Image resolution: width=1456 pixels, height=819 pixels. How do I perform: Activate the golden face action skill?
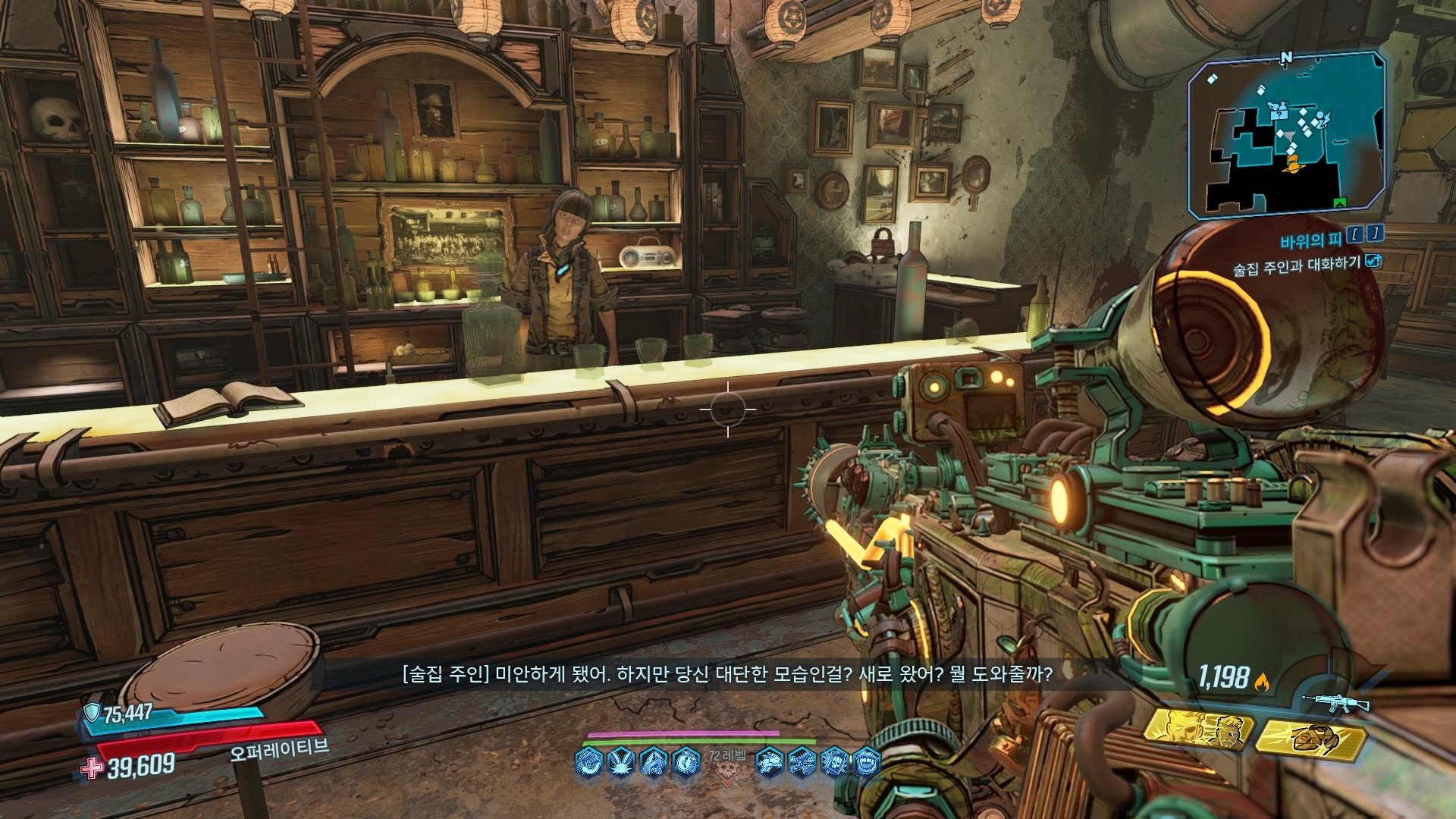pos(1197,730)
